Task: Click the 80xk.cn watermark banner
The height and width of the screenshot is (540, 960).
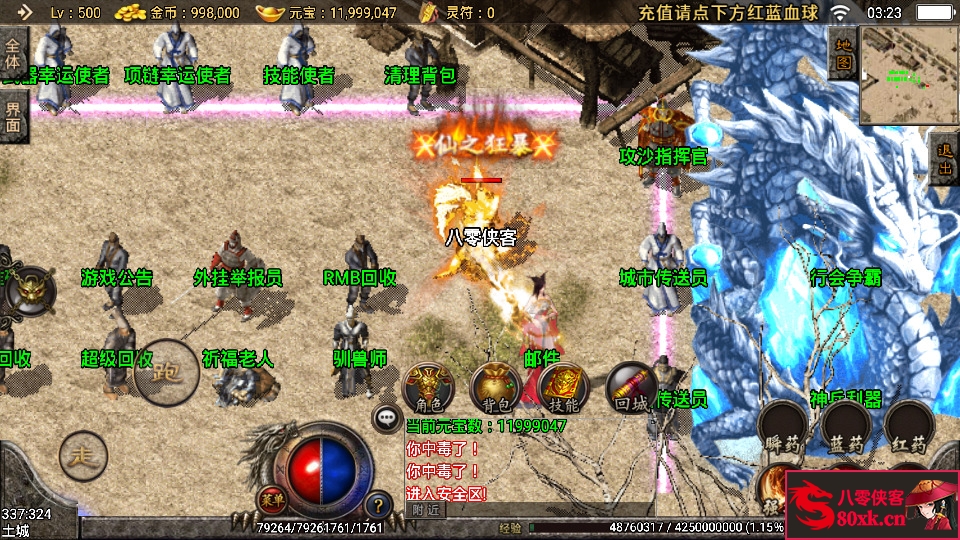Action: [872, 506]
